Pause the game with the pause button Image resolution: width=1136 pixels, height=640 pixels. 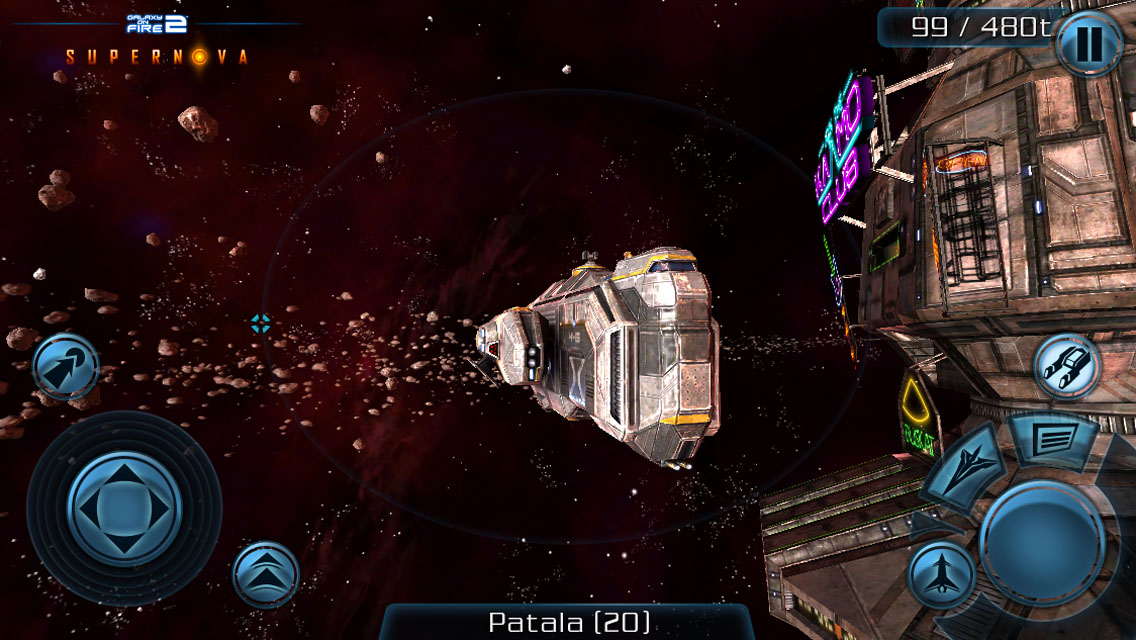pyautogui.click(x=1090, y=43)
